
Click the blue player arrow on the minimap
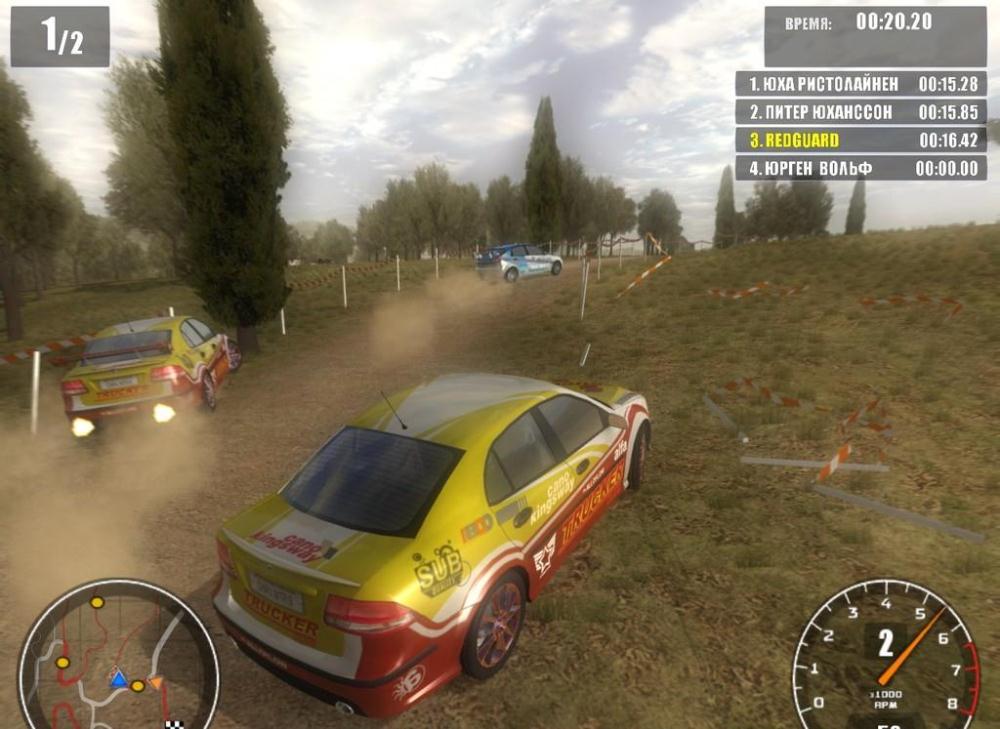pyautogui.click(x=118, y=680)
